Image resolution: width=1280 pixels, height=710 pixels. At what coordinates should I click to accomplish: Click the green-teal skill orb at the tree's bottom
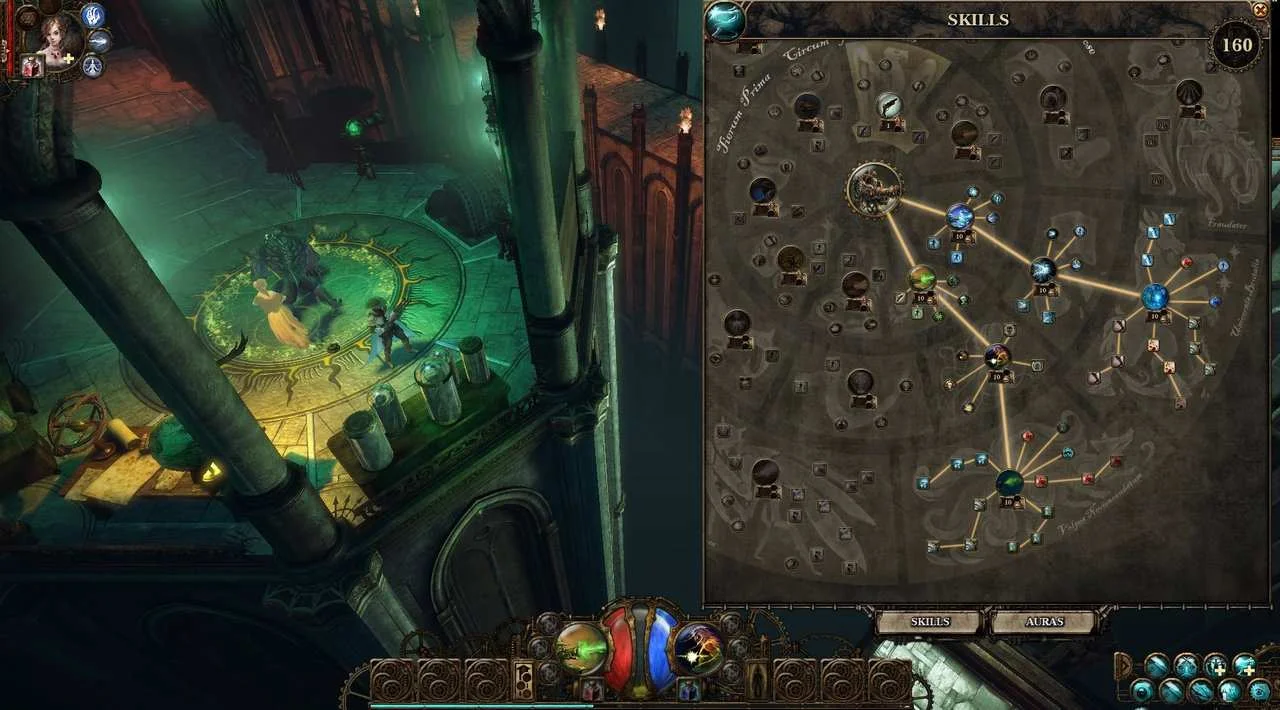[1009, 484]
